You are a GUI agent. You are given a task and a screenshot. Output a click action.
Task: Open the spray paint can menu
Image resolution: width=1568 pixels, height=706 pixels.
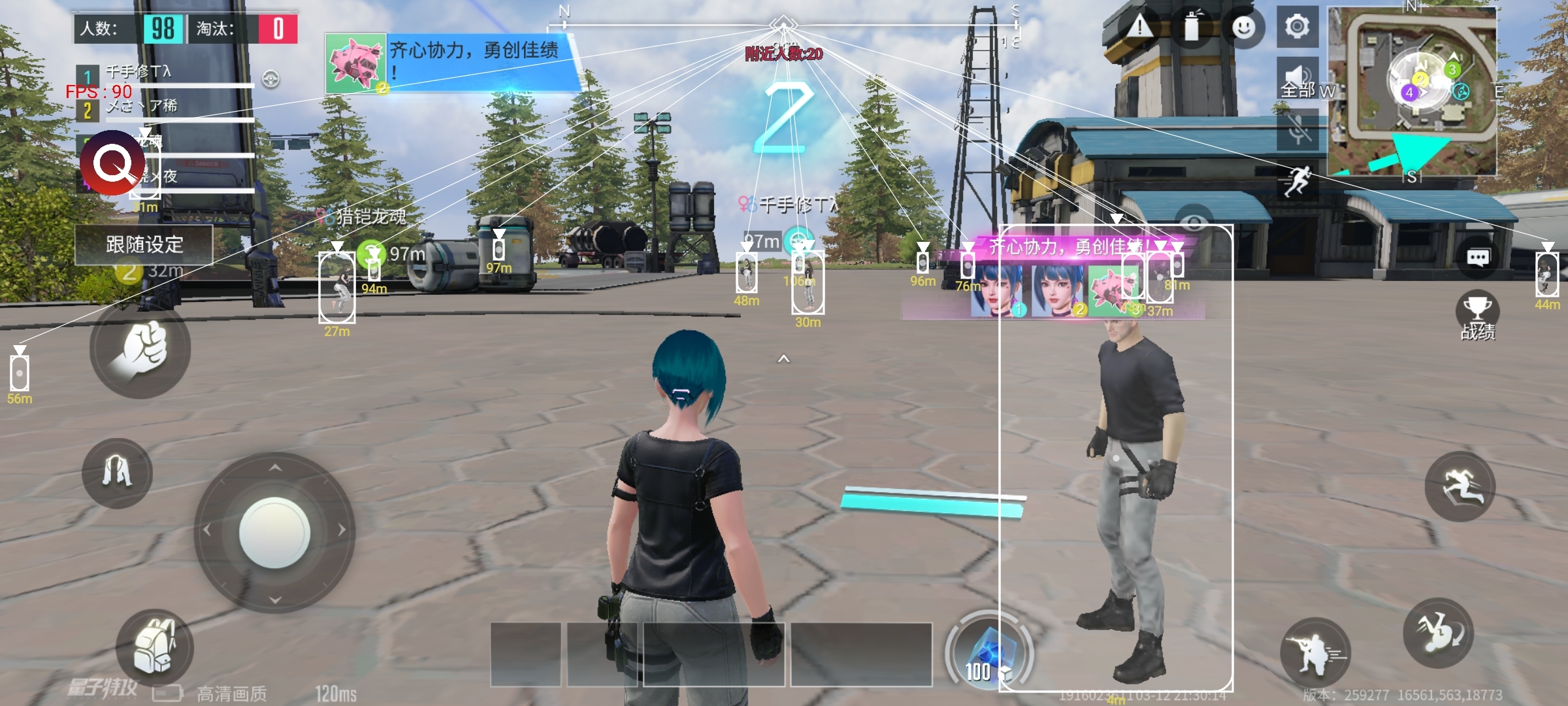click(x=1192, y=27)
